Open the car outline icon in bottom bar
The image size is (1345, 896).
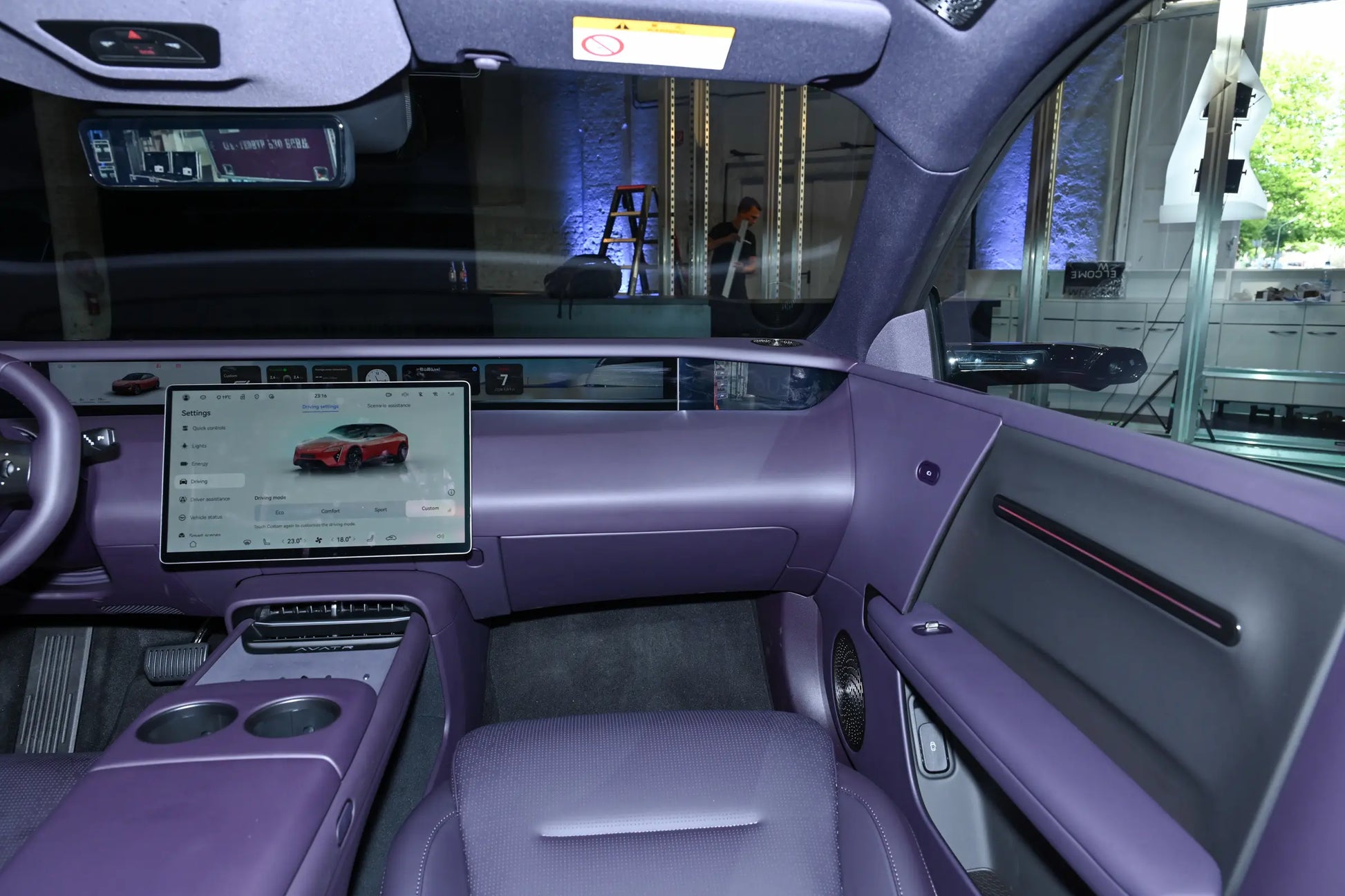point(391,537)
